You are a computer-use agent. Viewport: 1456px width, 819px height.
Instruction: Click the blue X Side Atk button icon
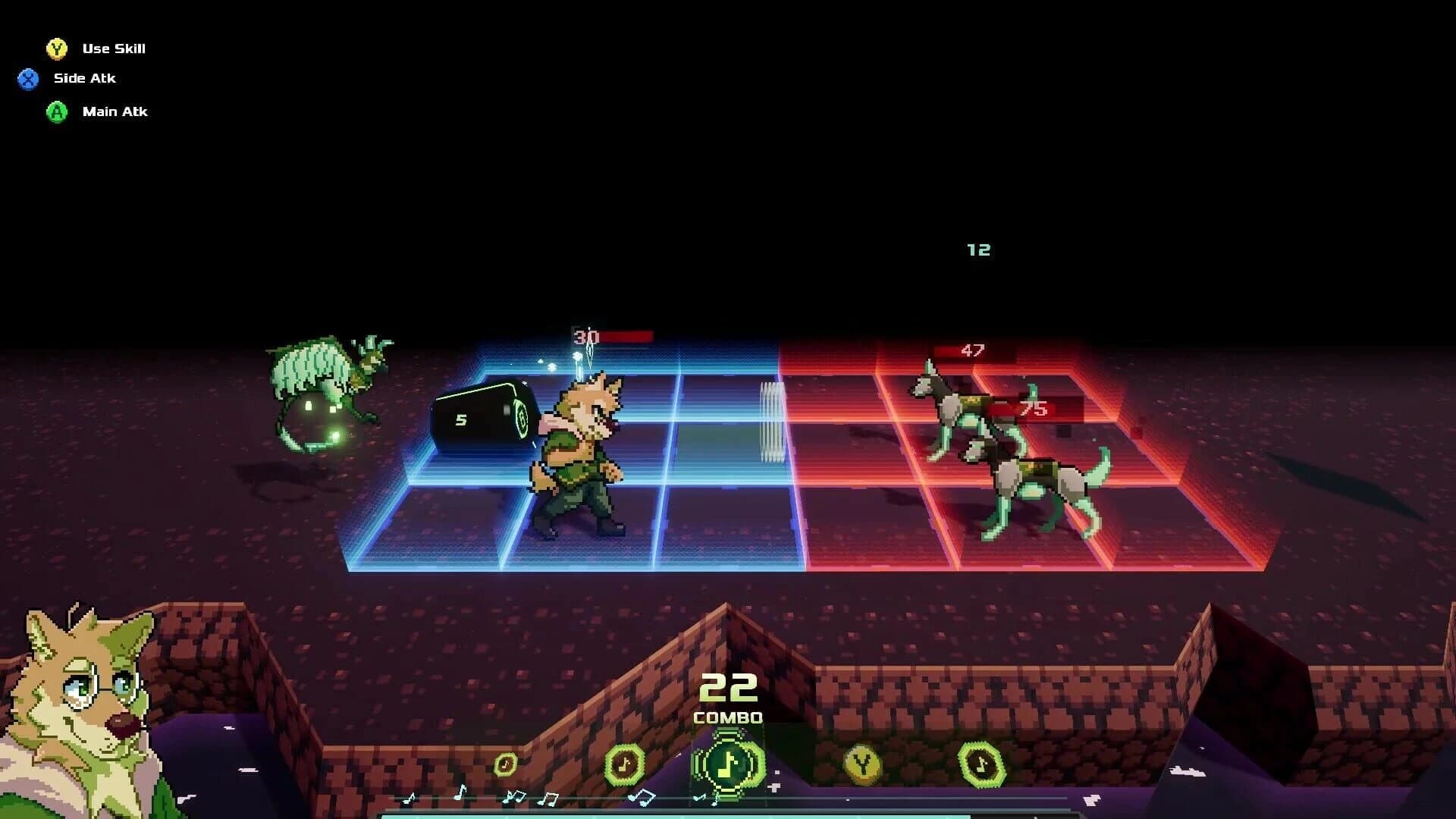pyautogui.click(x=29, y=77)
